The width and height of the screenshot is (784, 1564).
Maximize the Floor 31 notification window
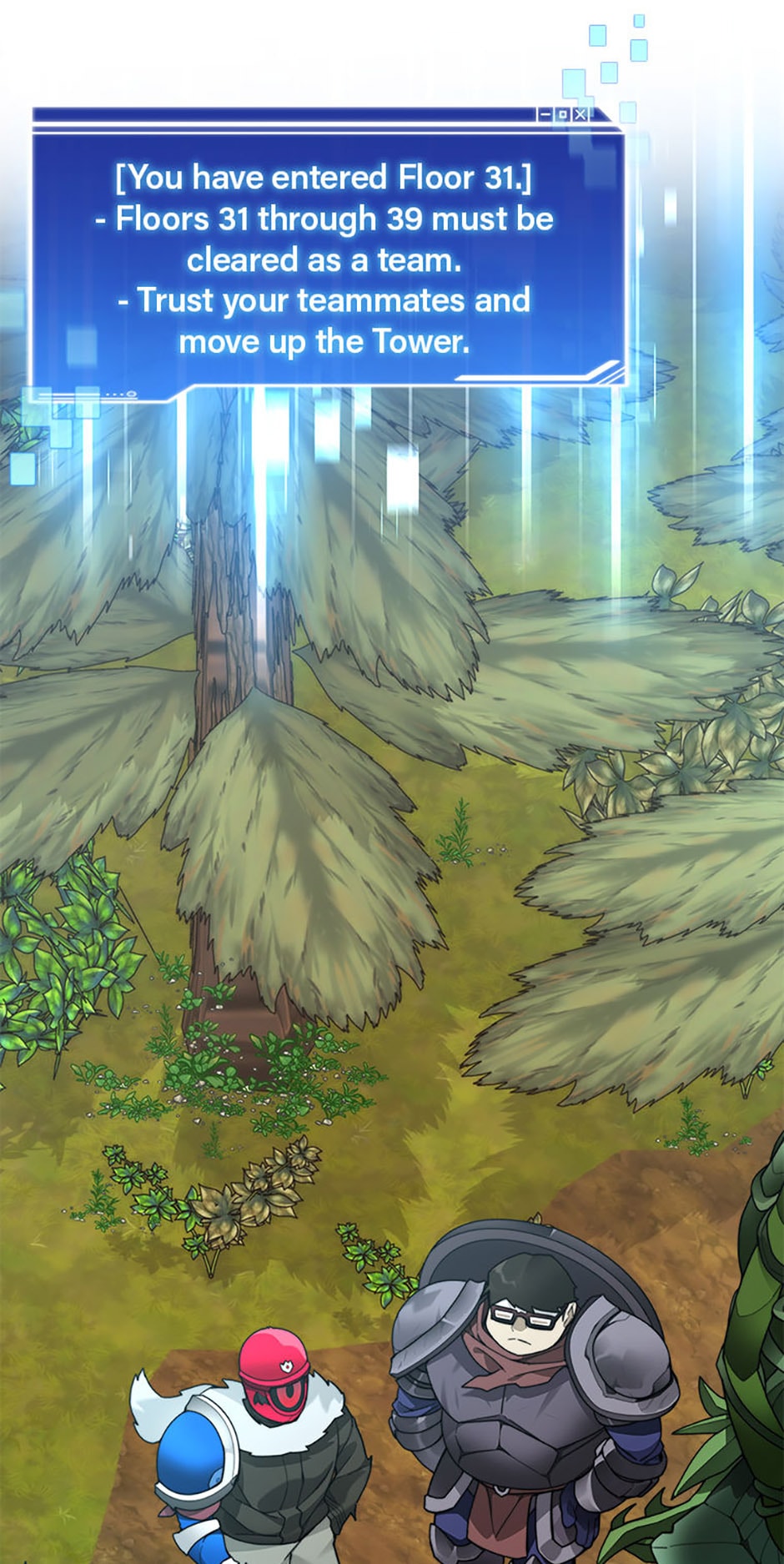[563, 114]
